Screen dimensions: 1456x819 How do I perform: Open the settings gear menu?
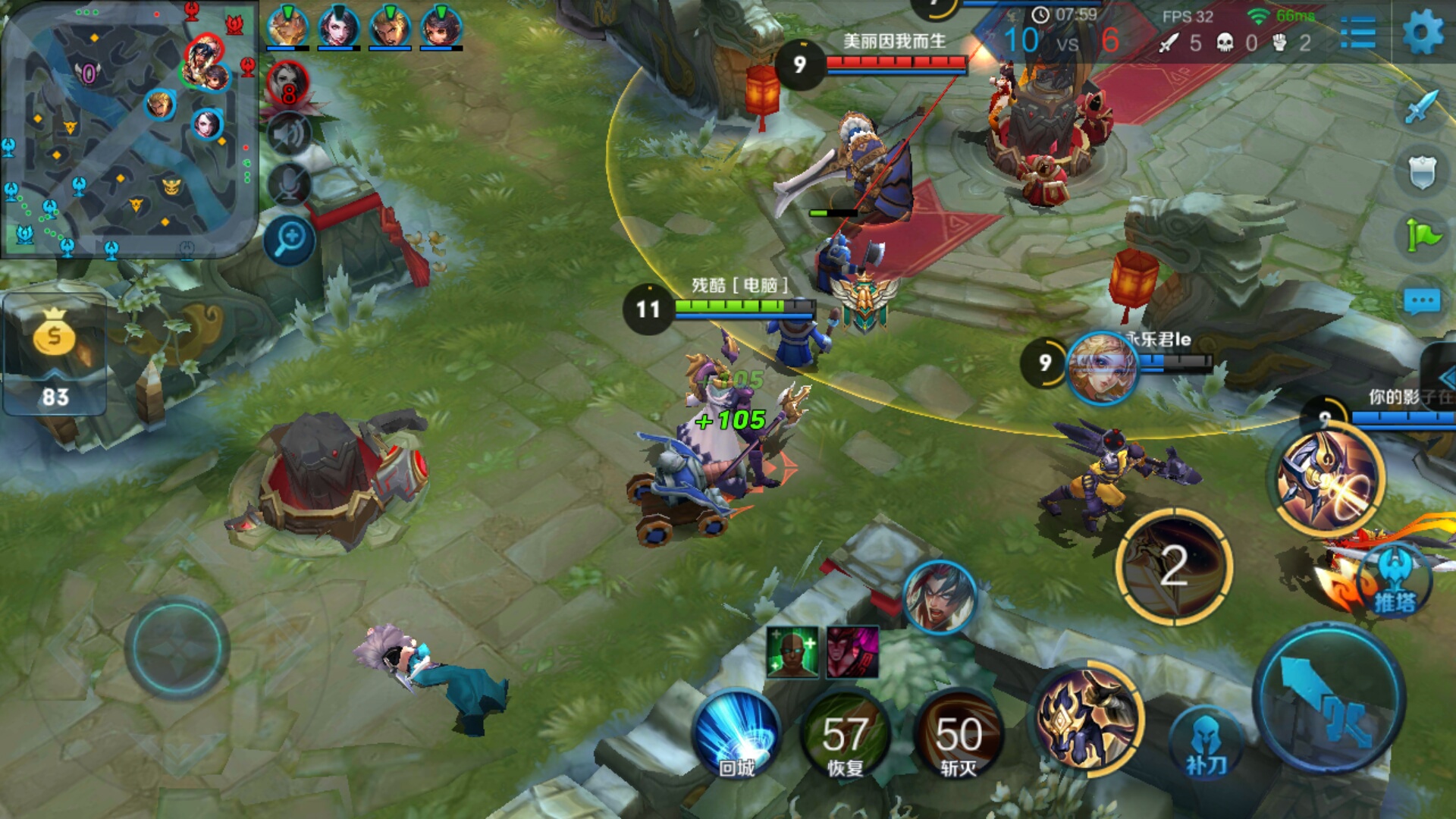[x=1422, y=34]
